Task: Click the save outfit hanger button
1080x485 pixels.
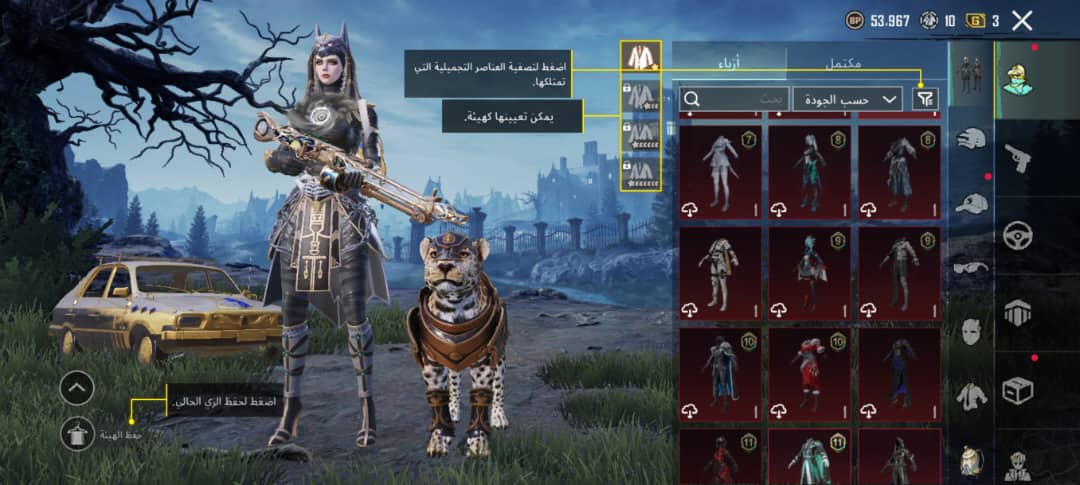Action: click(x=77, y=433)
